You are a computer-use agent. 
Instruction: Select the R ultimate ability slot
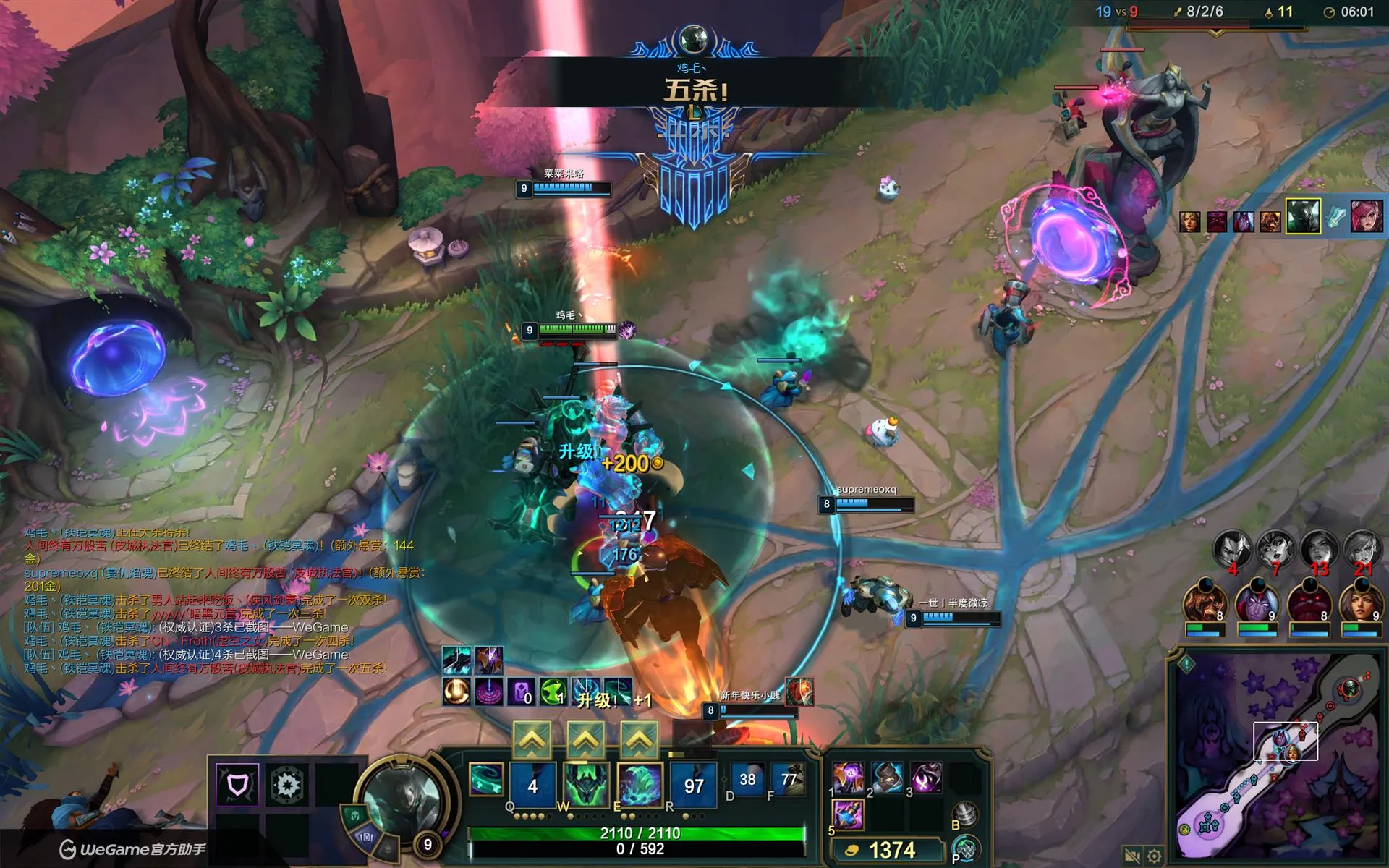[694, 785]
